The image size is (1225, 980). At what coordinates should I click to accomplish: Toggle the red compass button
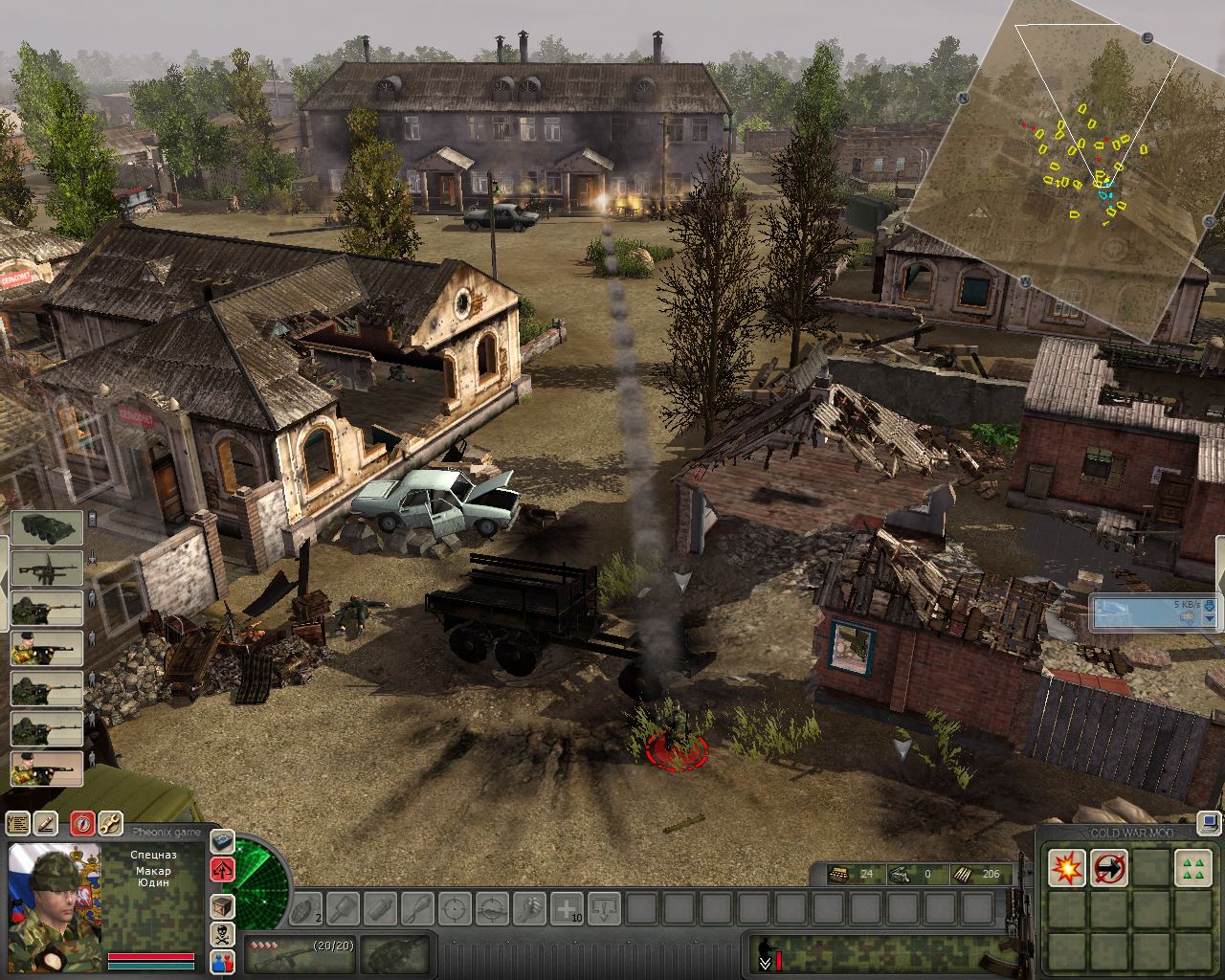(83, 823)
